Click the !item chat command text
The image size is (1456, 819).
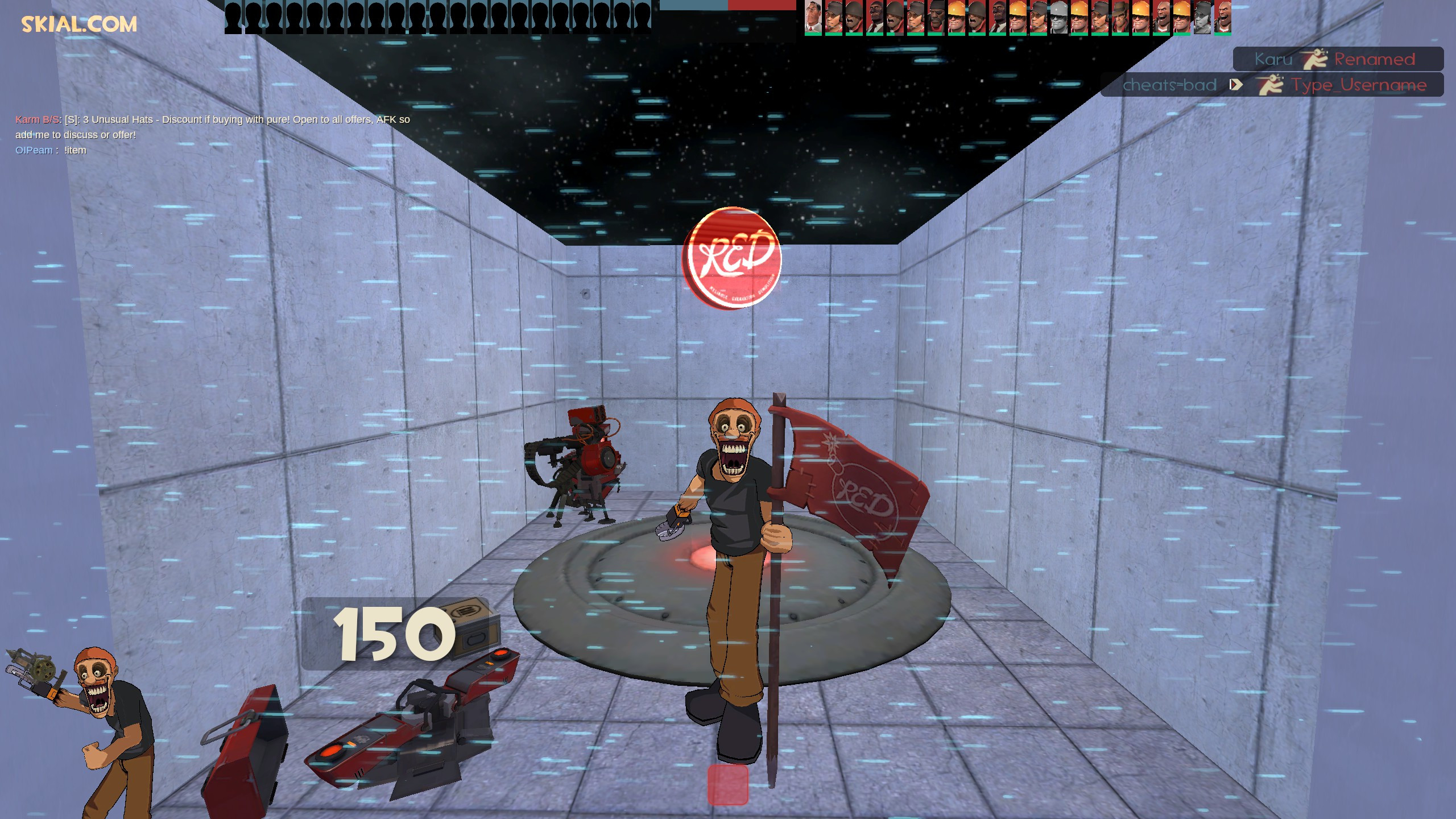point(77,150)
